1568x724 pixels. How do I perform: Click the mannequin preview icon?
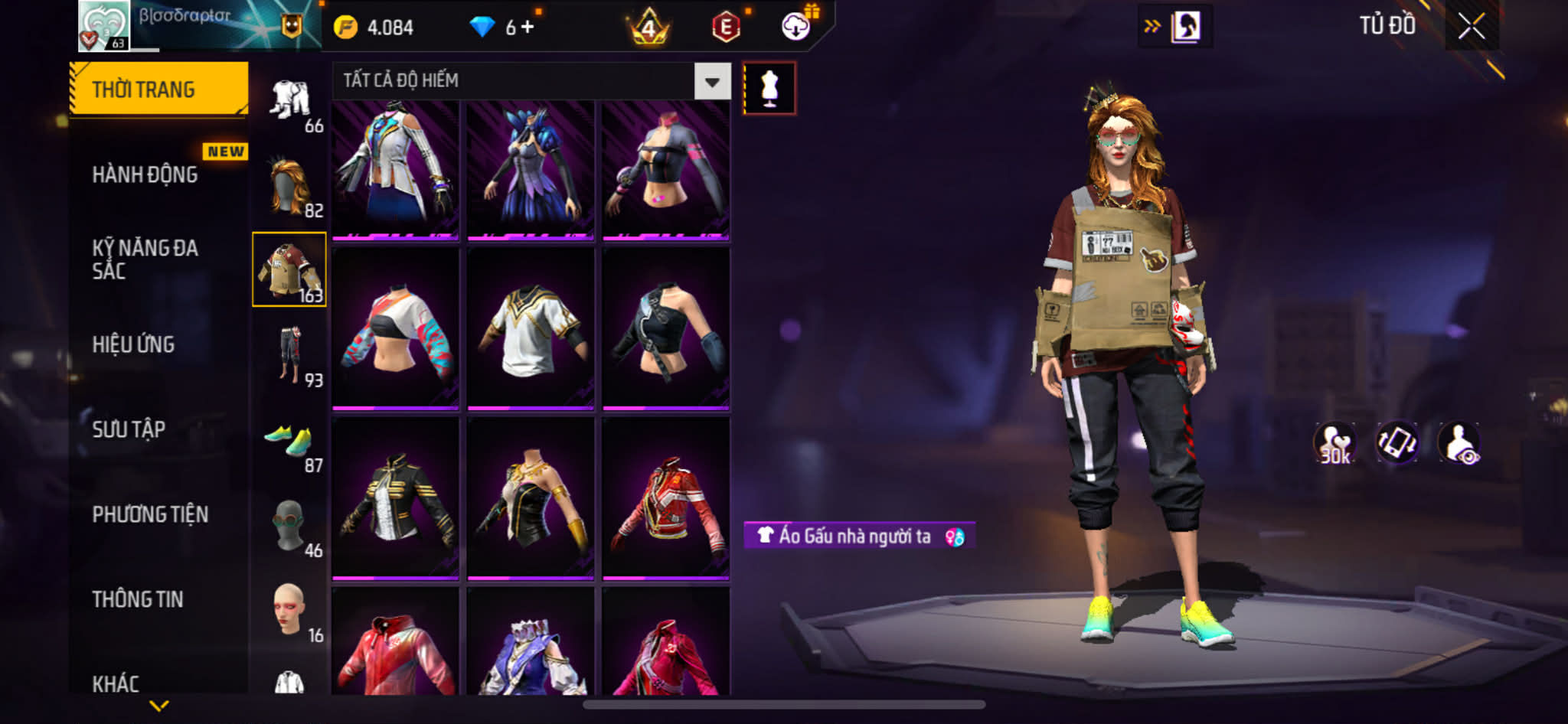(x=769, y=89)
